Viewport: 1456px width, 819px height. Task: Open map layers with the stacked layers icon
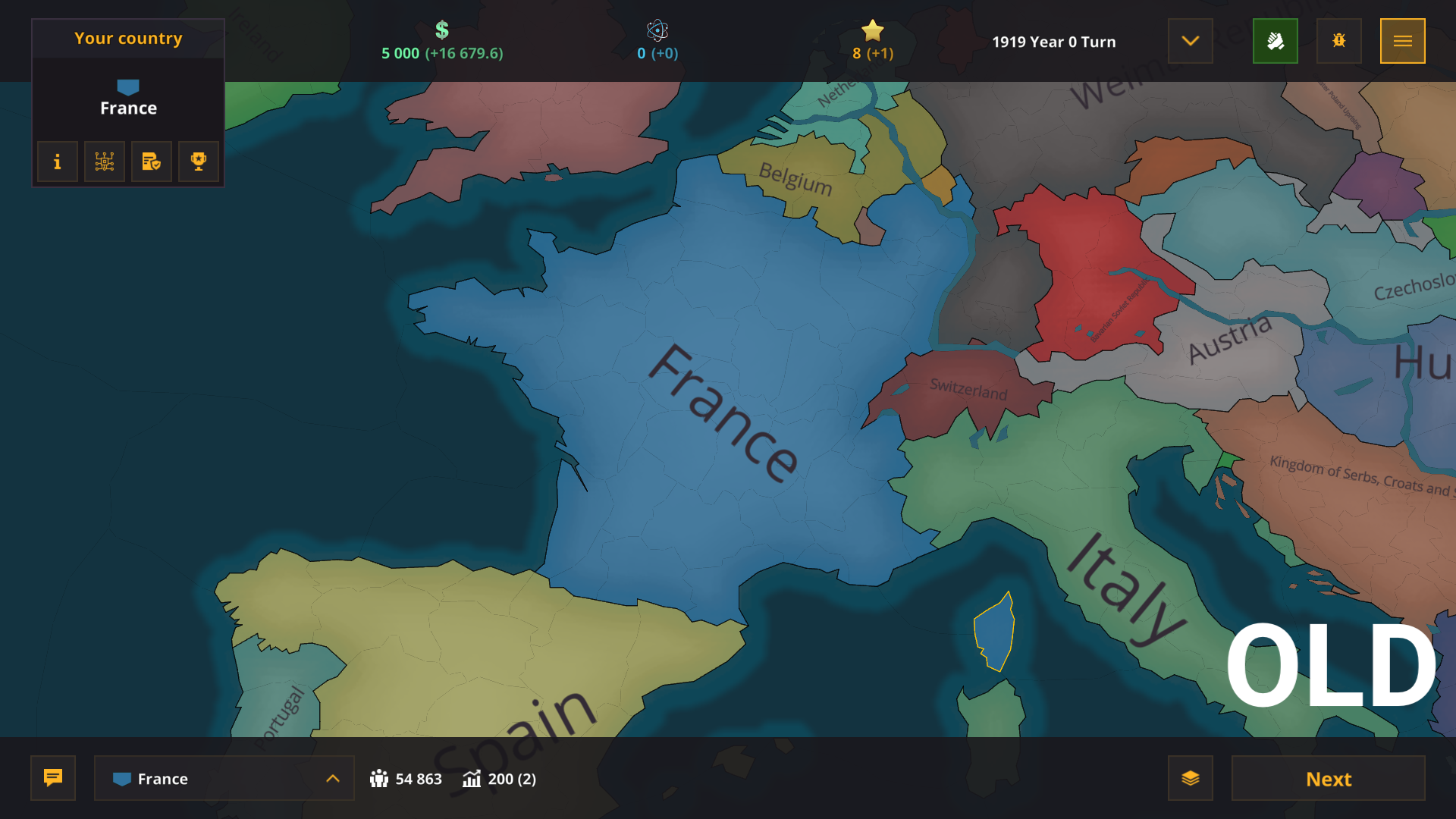[x=1192, y=778]
